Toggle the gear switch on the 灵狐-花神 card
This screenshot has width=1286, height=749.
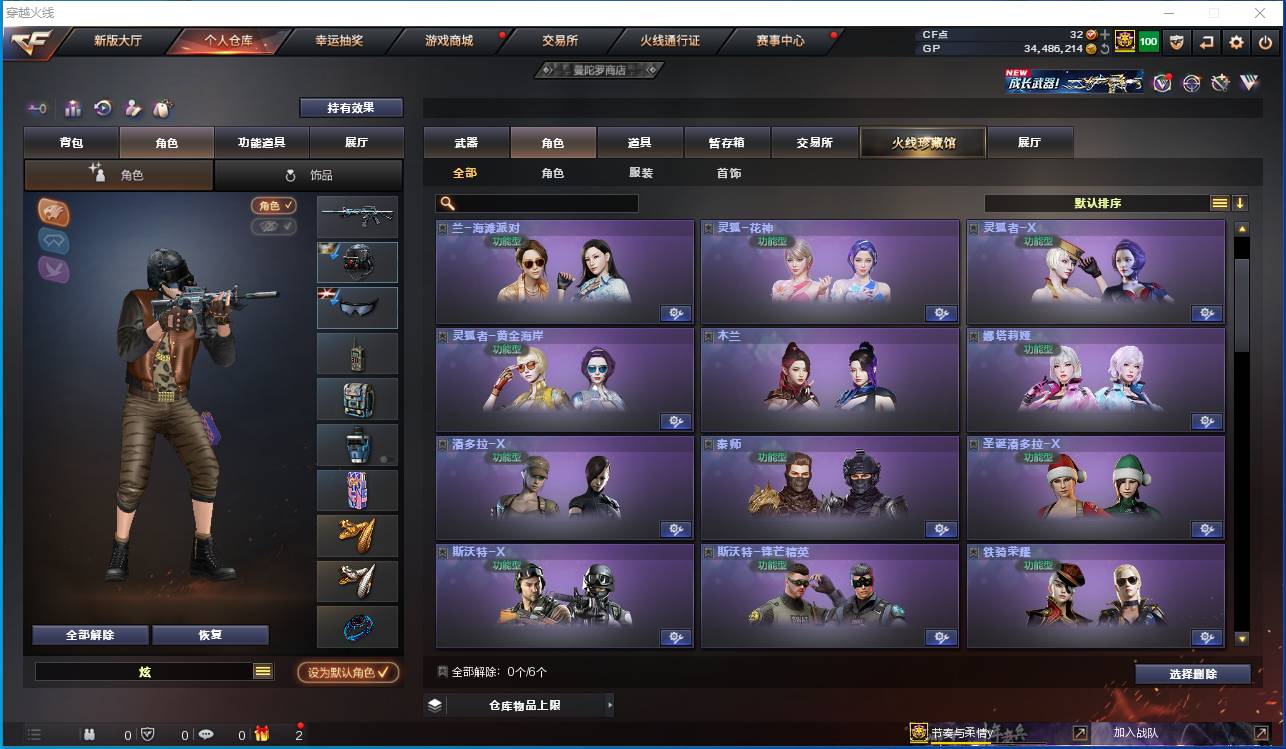941,313
